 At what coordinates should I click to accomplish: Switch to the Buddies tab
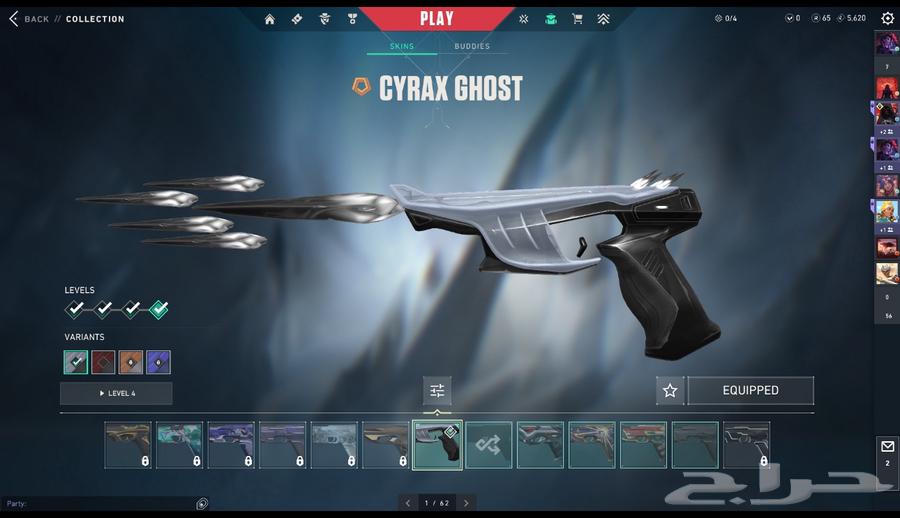point(472,46)
